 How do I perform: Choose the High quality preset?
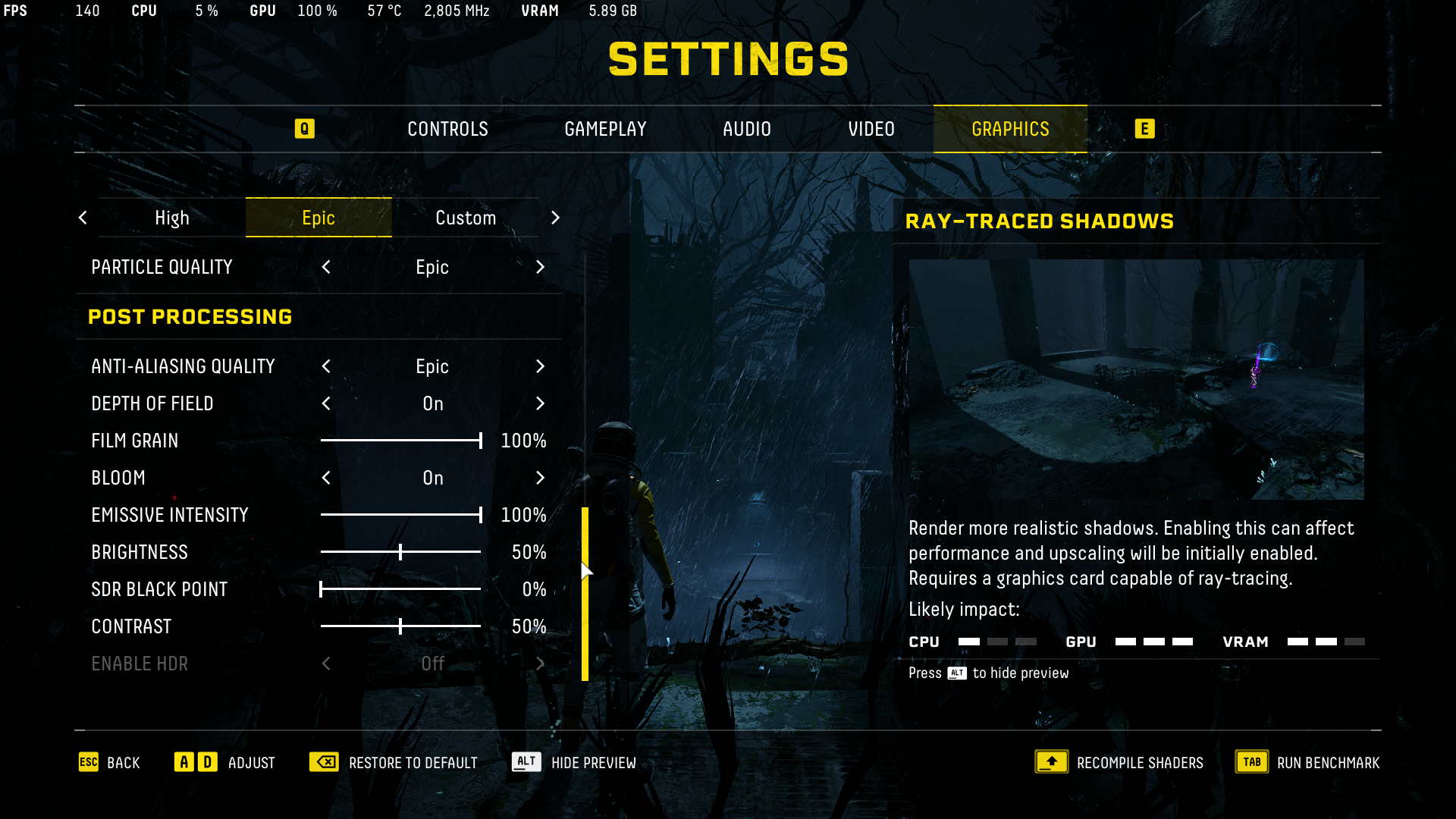172,218
